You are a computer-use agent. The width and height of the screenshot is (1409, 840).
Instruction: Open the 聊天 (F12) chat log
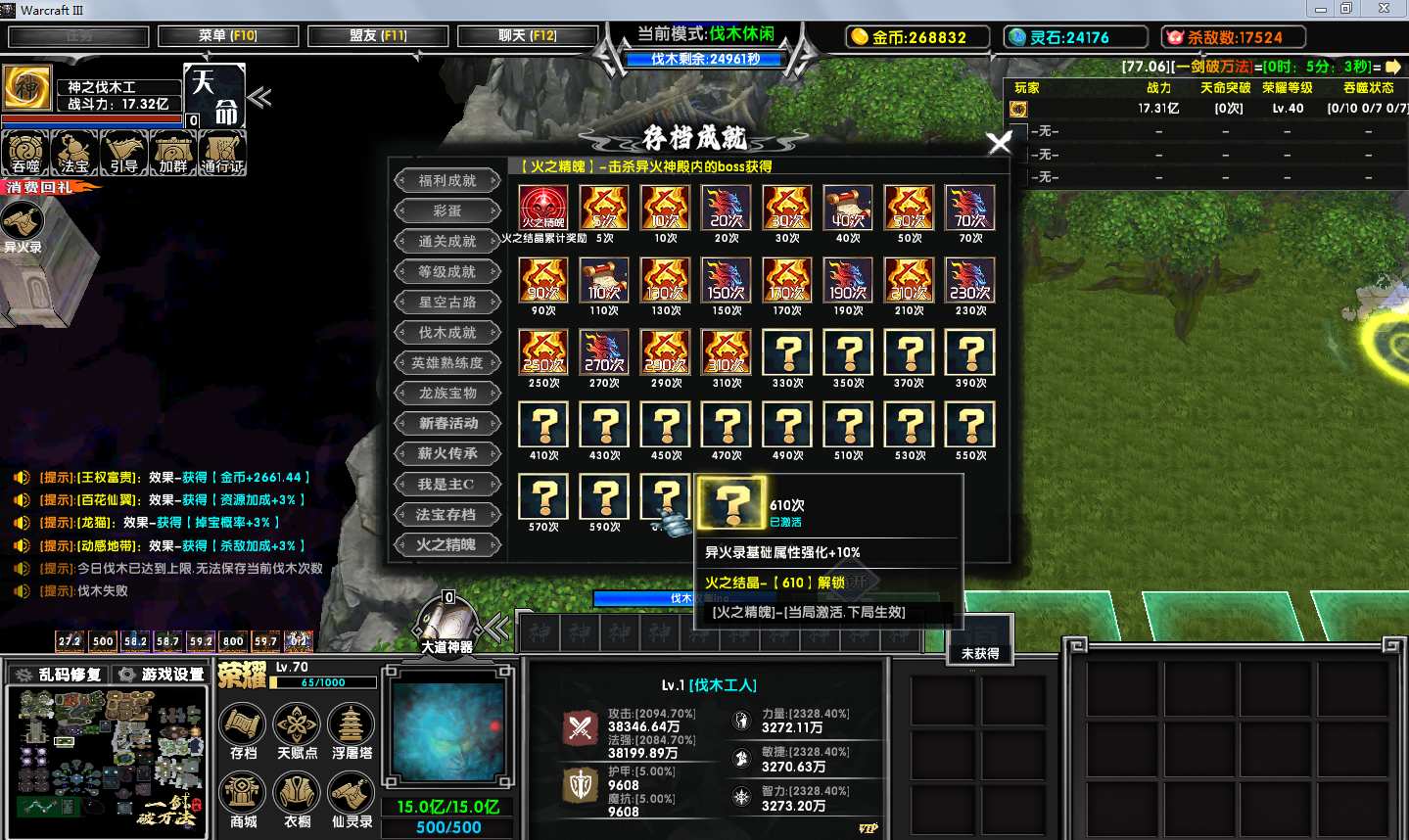pos(528,36)
